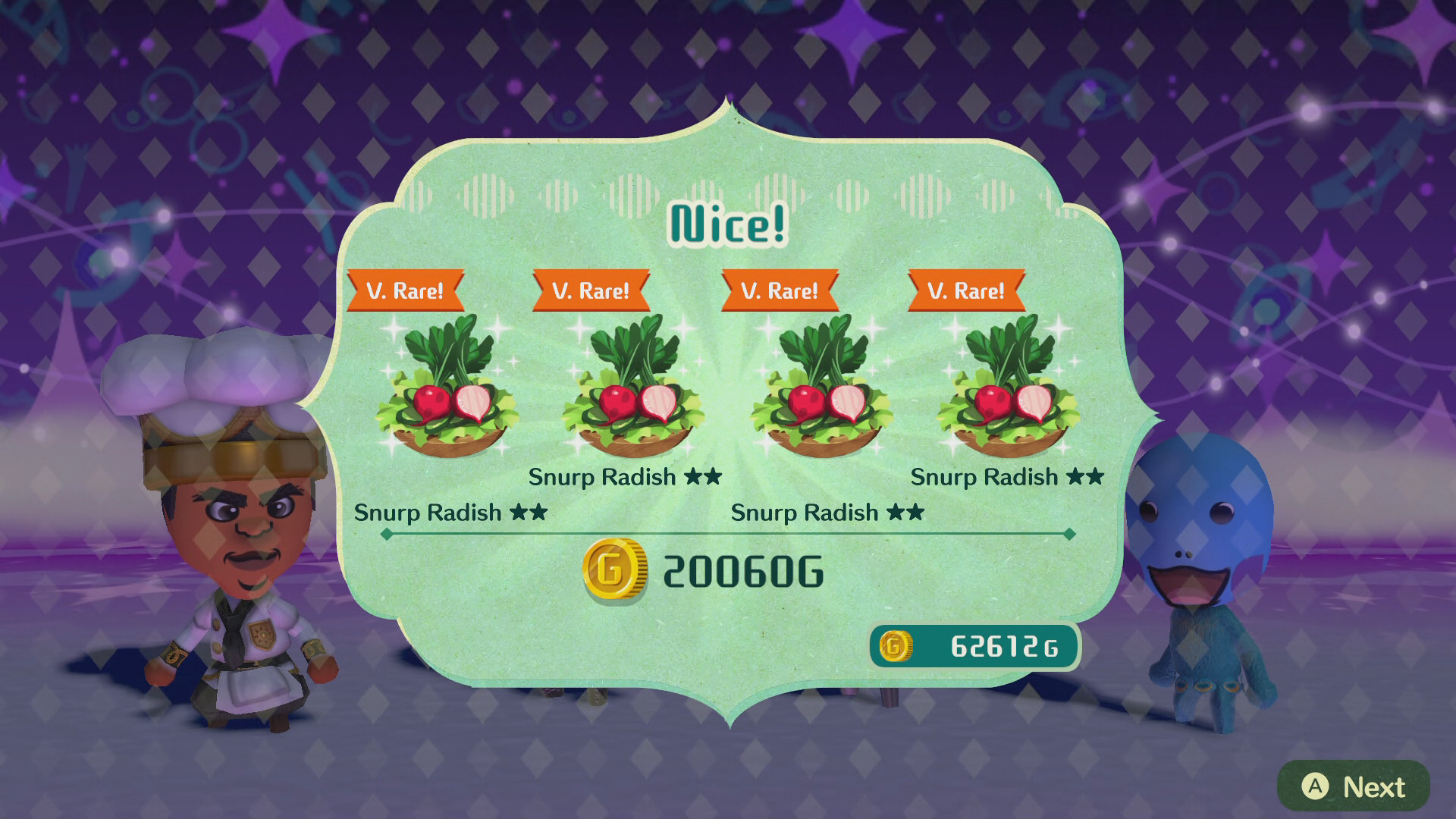The width and height of the screenshot is (1456, 819).
Task: Click the green divider line under the radish names
Action: pyautogui.click(x=728, y=533)
